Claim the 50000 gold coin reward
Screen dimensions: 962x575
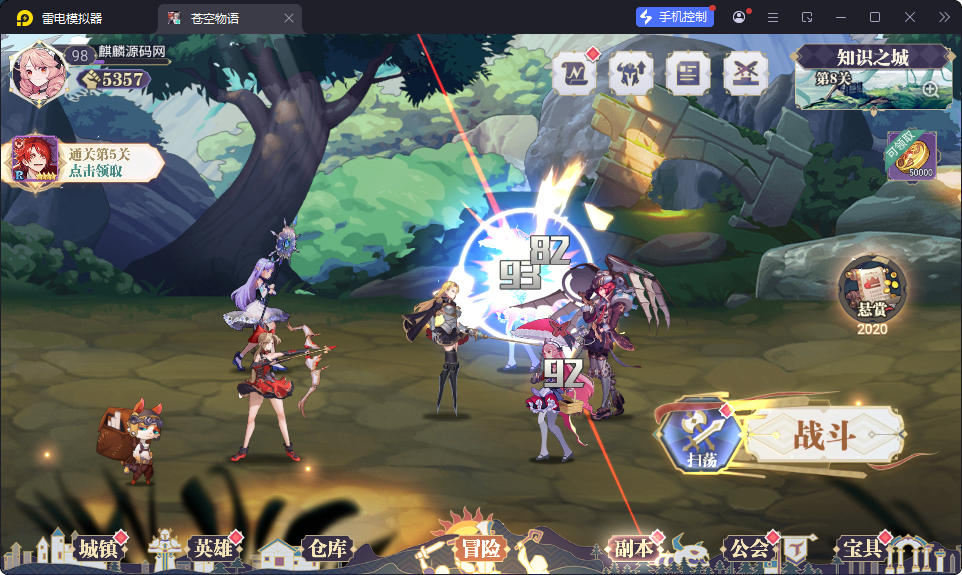pos(911,156)
